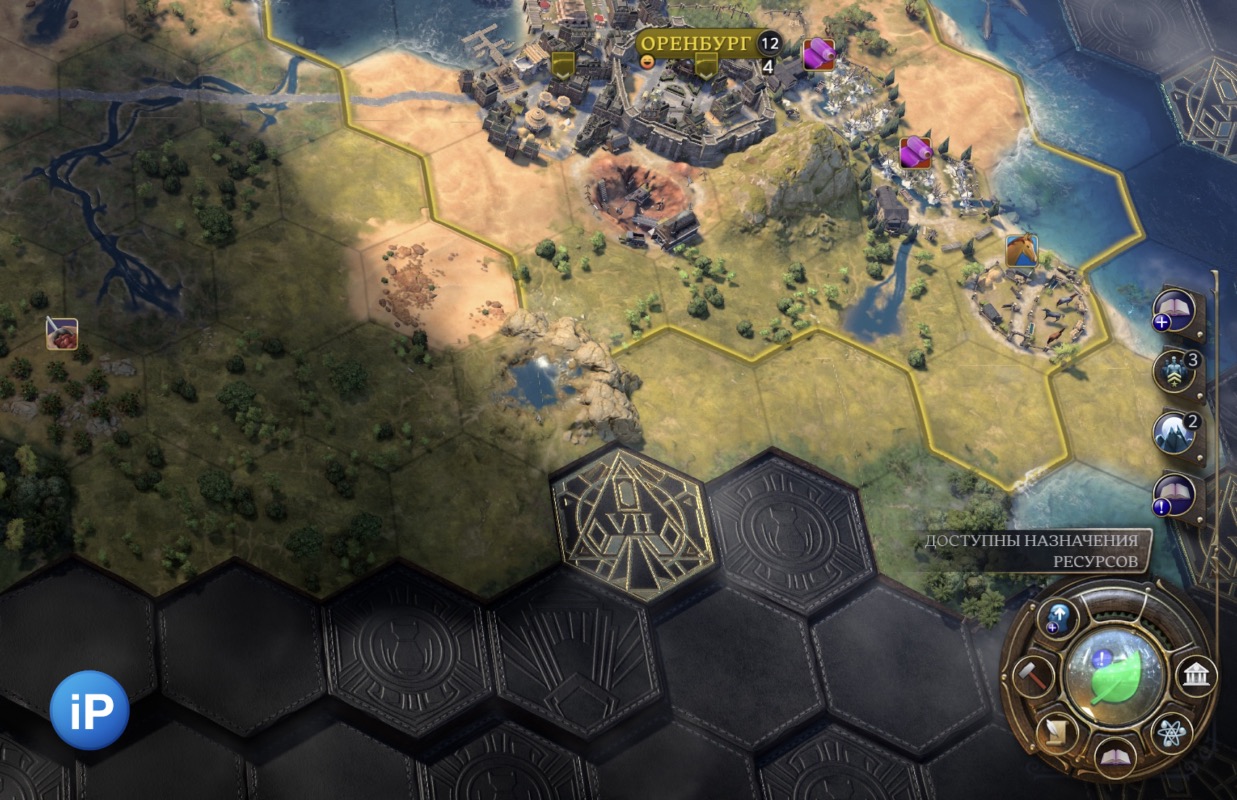Open the atom technology tree button
Viewport: 1237px width, 800px height.
1169,734
